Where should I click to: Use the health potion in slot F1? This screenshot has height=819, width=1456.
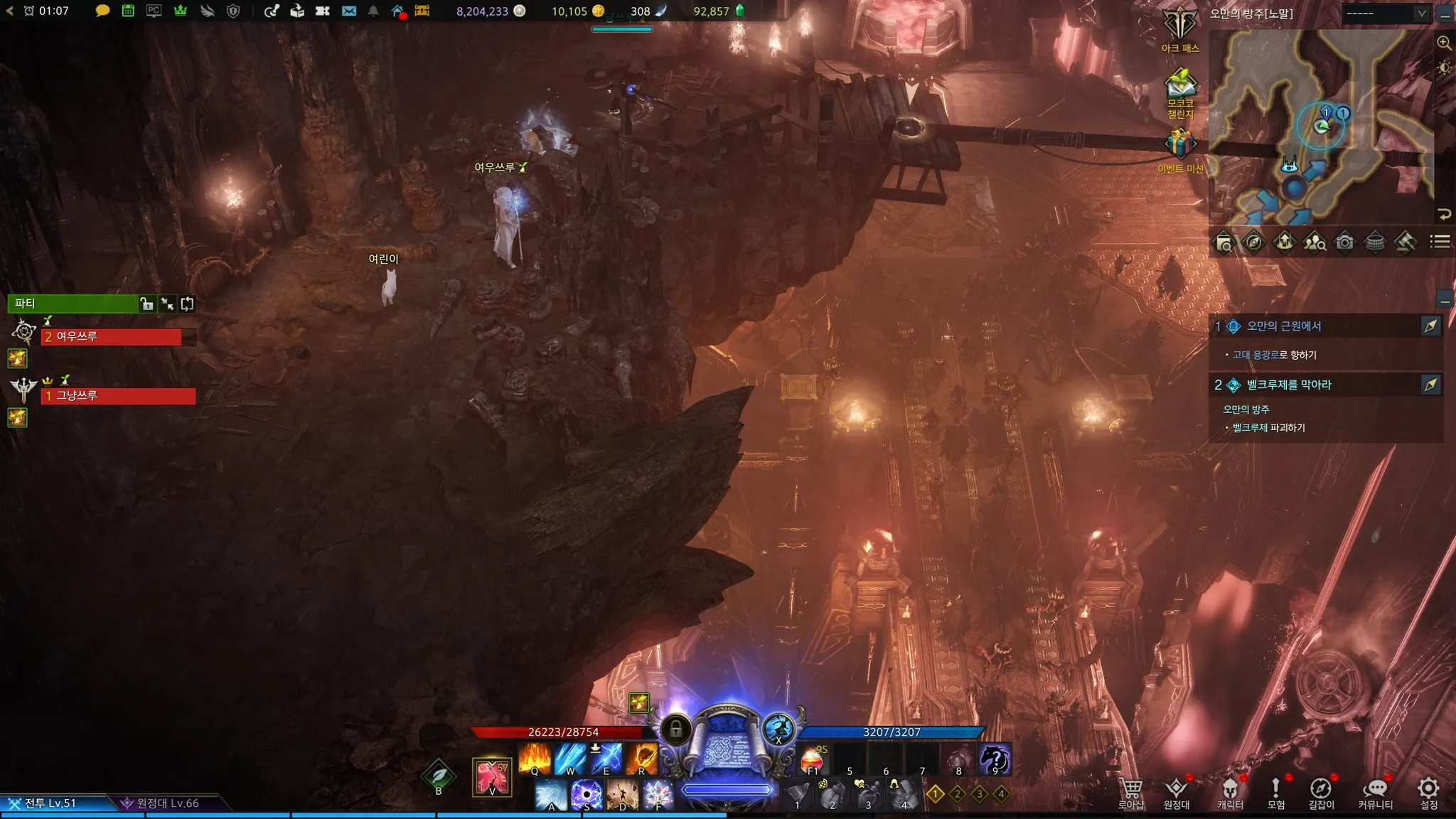813,760
